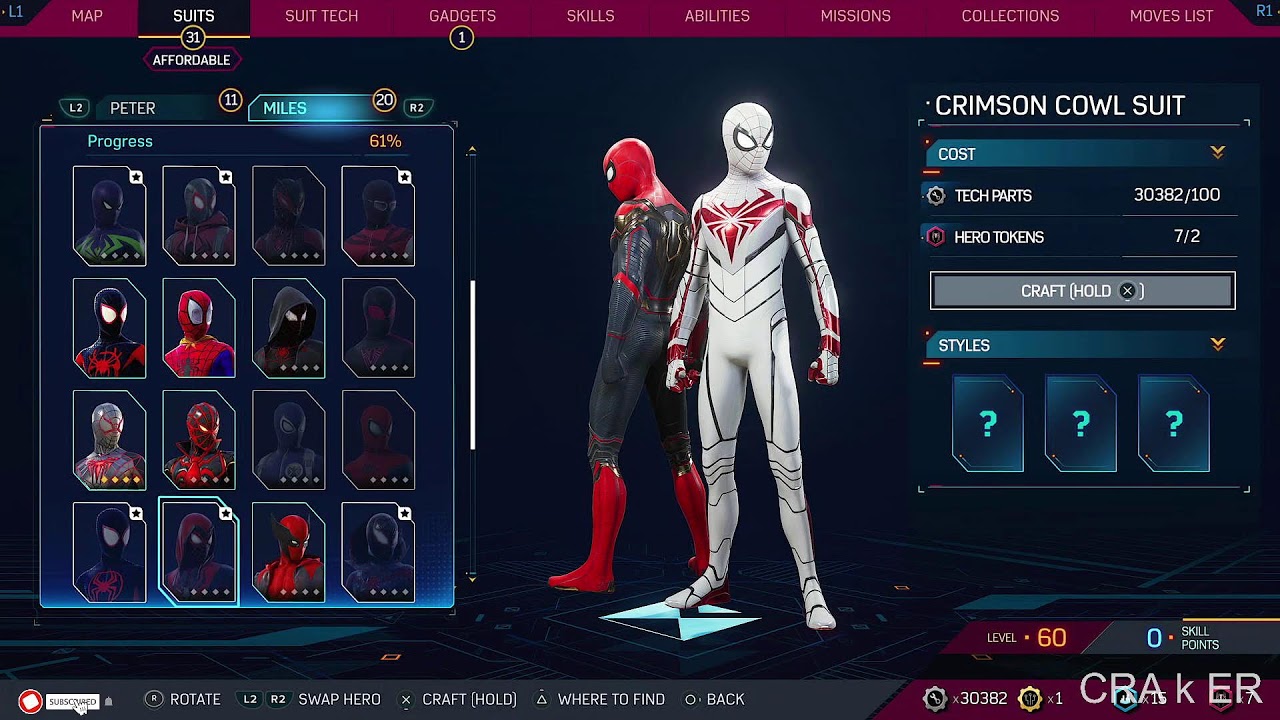Switch hero to Peter
Image resolution: width=1280 pixels, height=720 pixels.
[133, 108]
